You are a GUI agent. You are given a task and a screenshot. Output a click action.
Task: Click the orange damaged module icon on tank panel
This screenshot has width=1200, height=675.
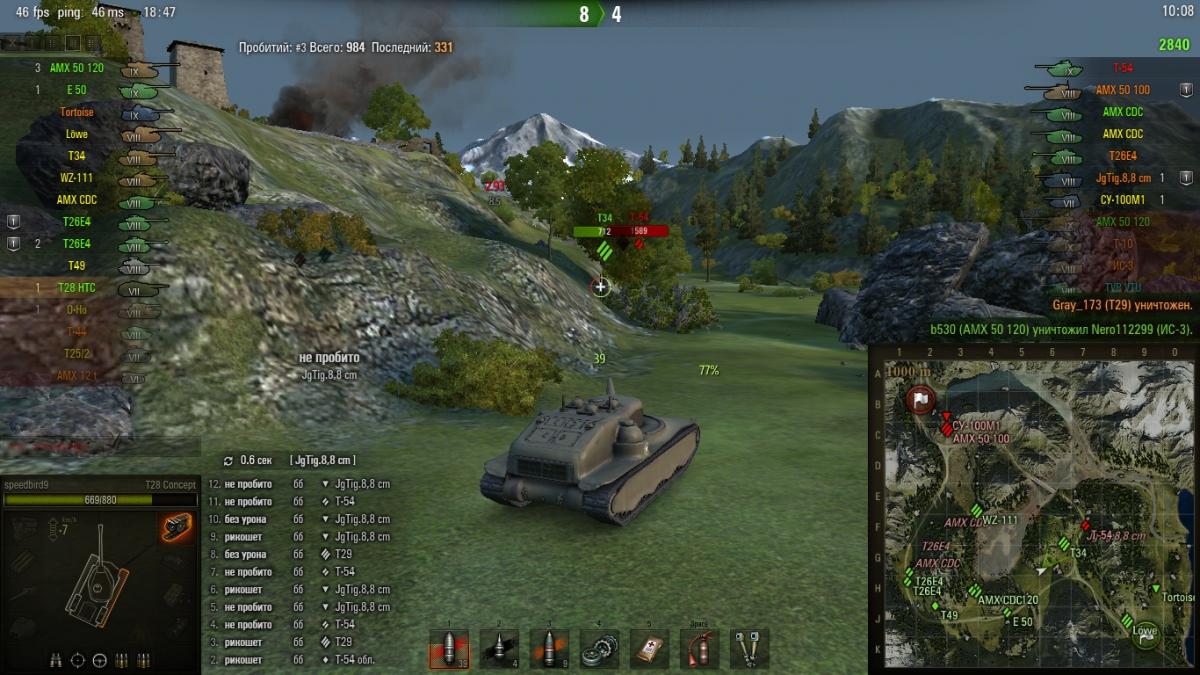177,527
